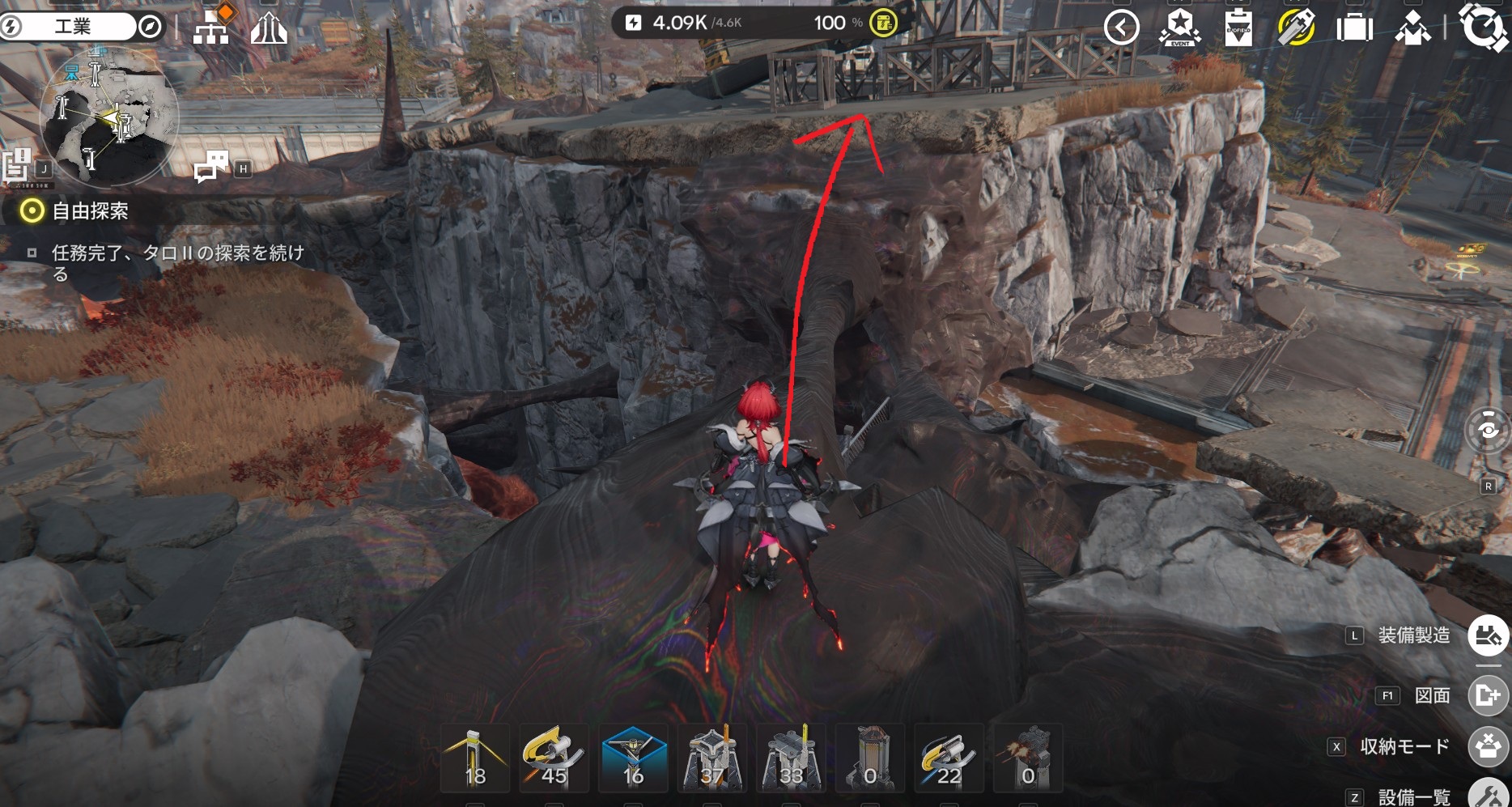Click the yellow-ringed gacha ticket icon

pos(1296,28)
